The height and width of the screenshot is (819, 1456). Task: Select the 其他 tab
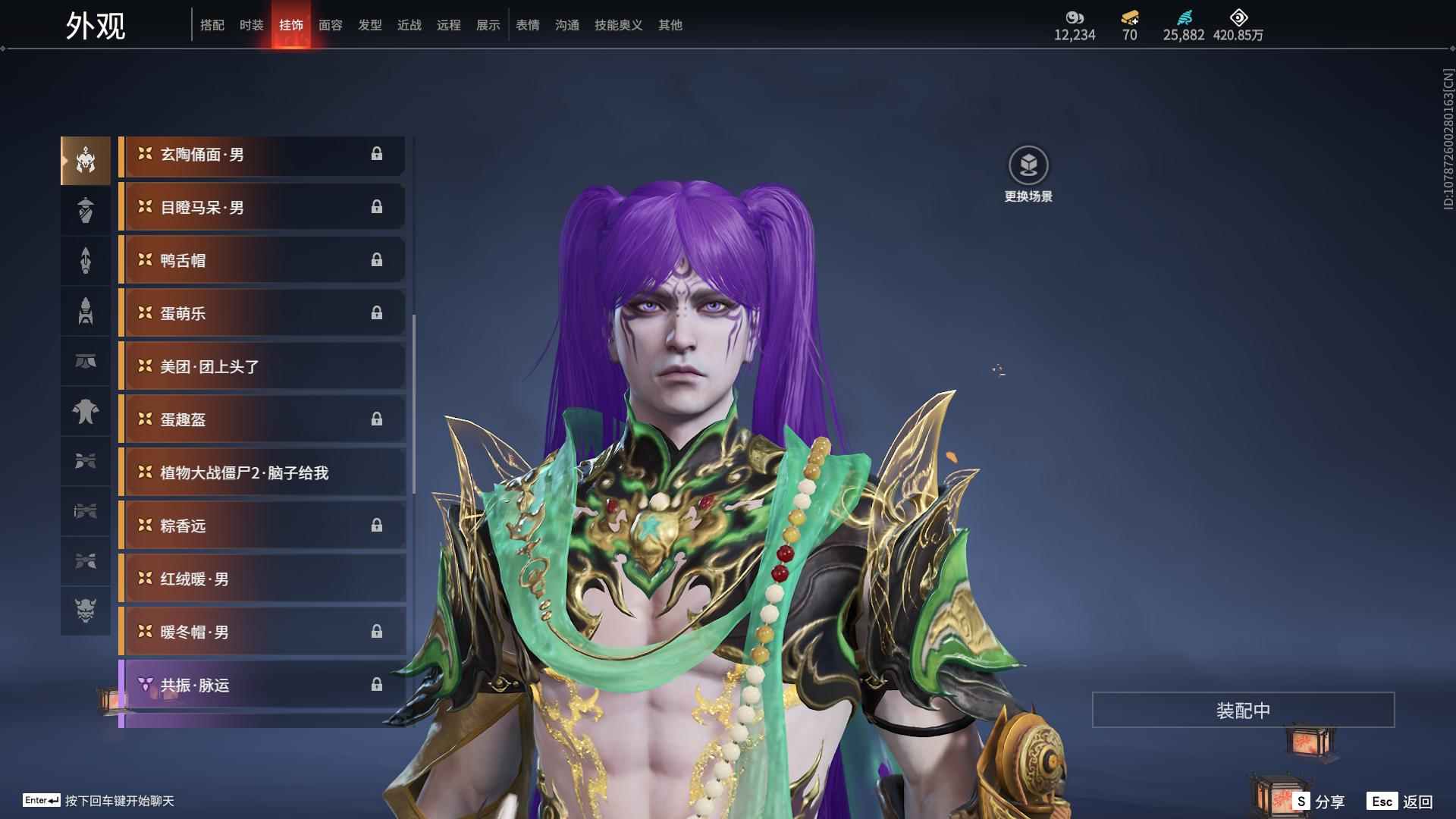(x=670, y=25)
